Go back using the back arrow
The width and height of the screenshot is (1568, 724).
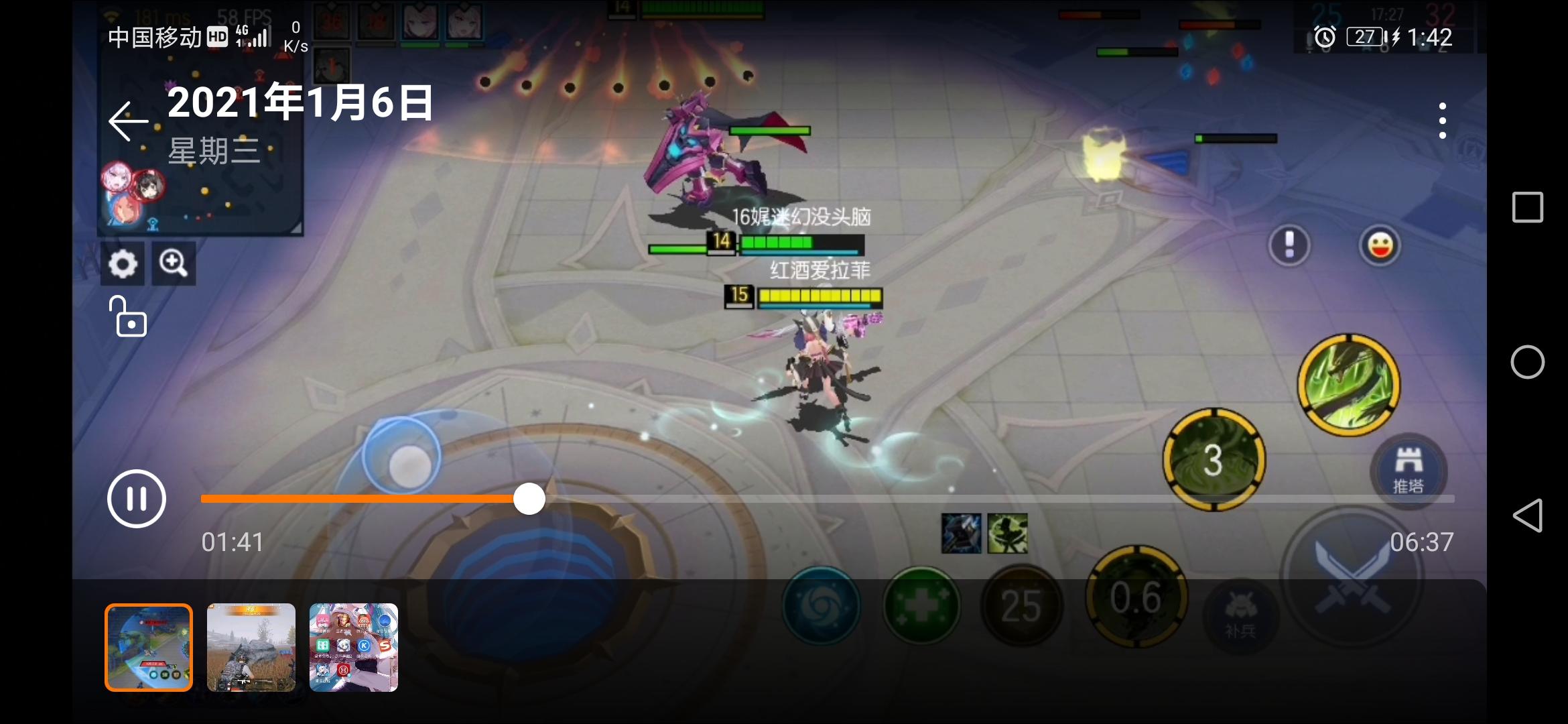[129, 121]
